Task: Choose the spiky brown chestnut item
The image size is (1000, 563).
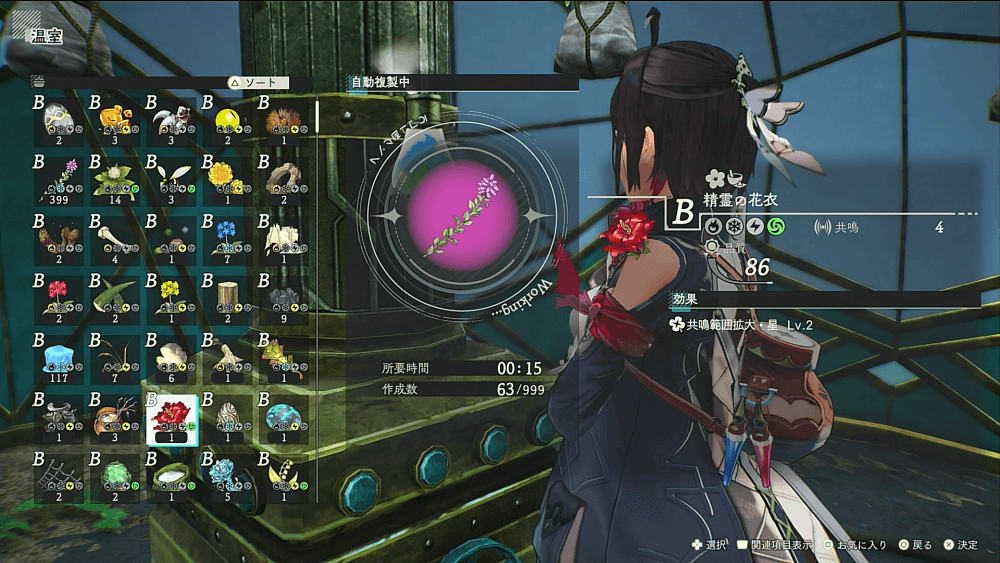Action: pyautogui.click(x=284, y=120)
